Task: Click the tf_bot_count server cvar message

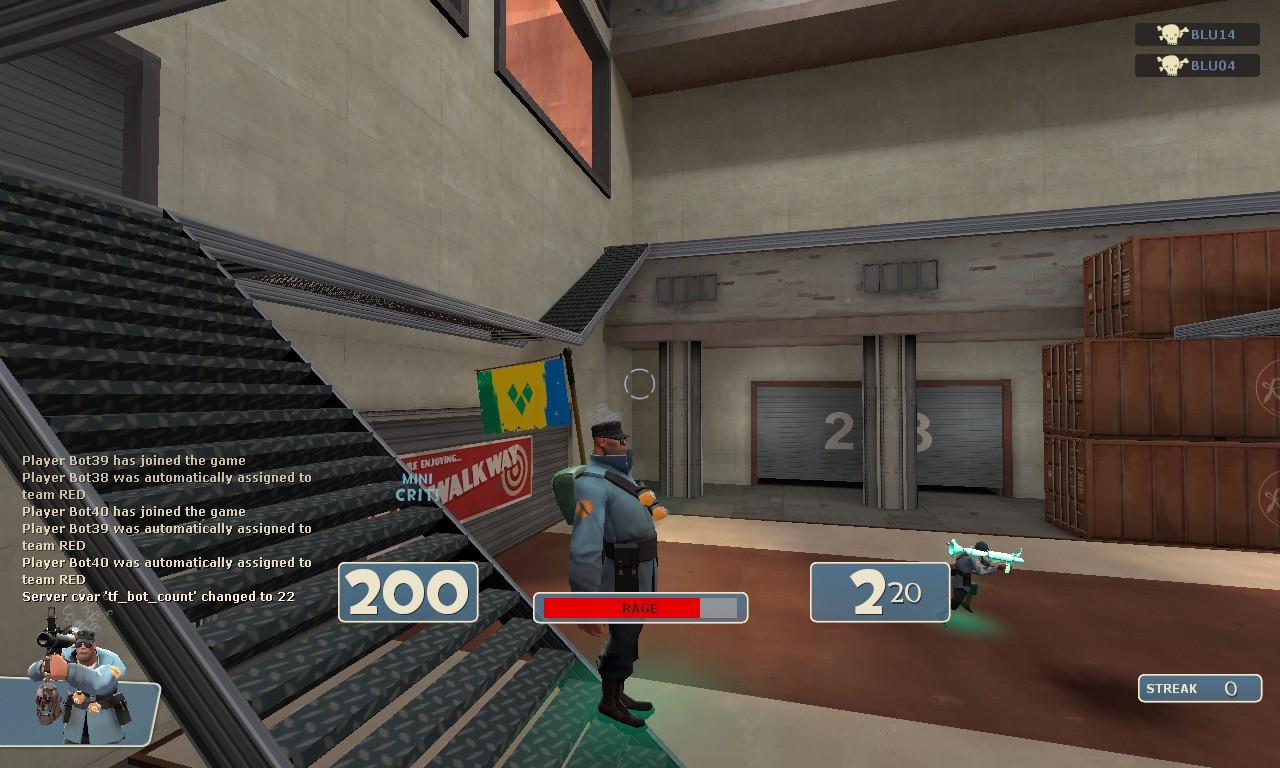Action: click(x=160, y=595)
